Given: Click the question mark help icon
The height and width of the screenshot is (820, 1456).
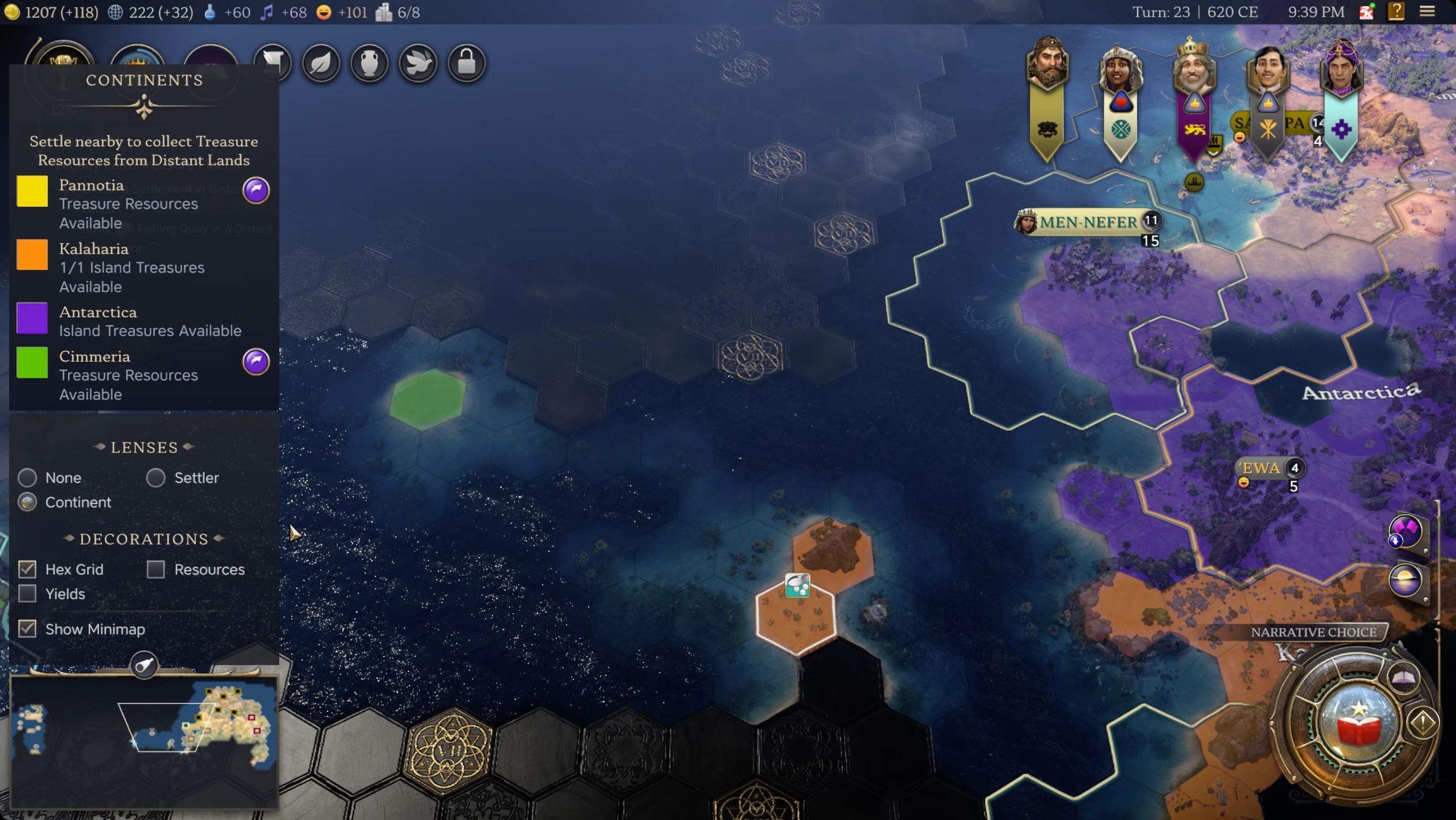Looking at the screenshot, I should (x=1396, y=12).
